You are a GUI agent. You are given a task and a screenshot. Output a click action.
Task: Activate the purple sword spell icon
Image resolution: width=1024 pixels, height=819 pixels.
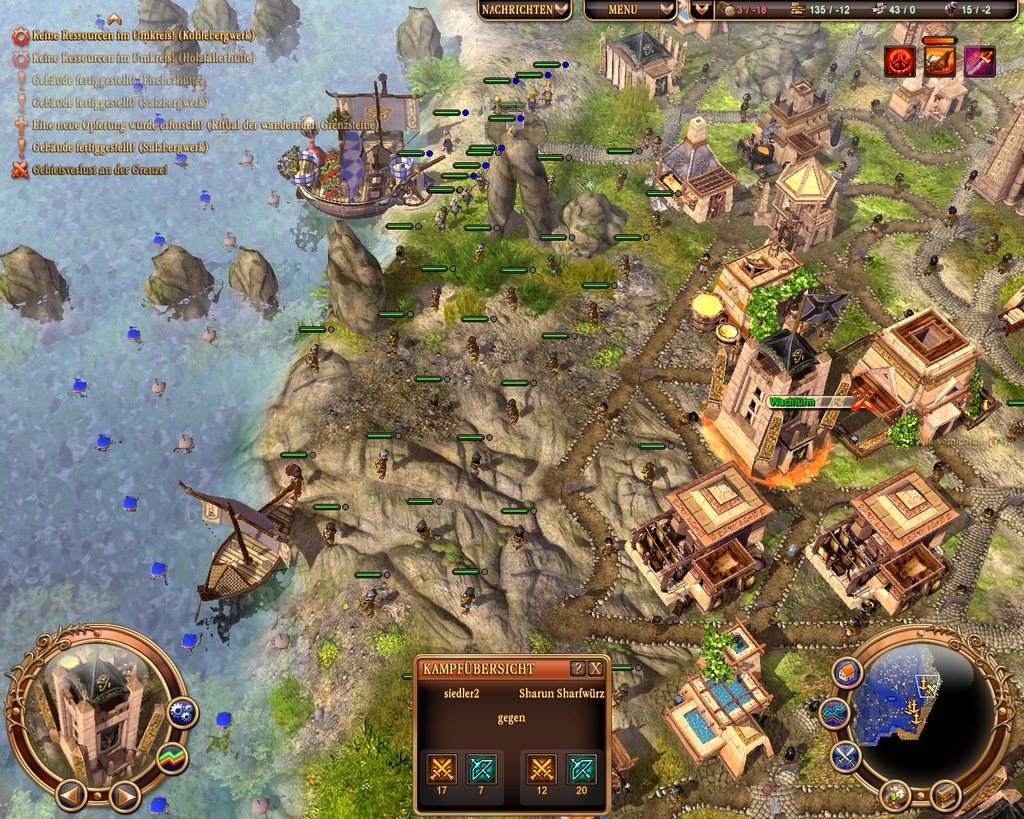(x=979, y=61)
